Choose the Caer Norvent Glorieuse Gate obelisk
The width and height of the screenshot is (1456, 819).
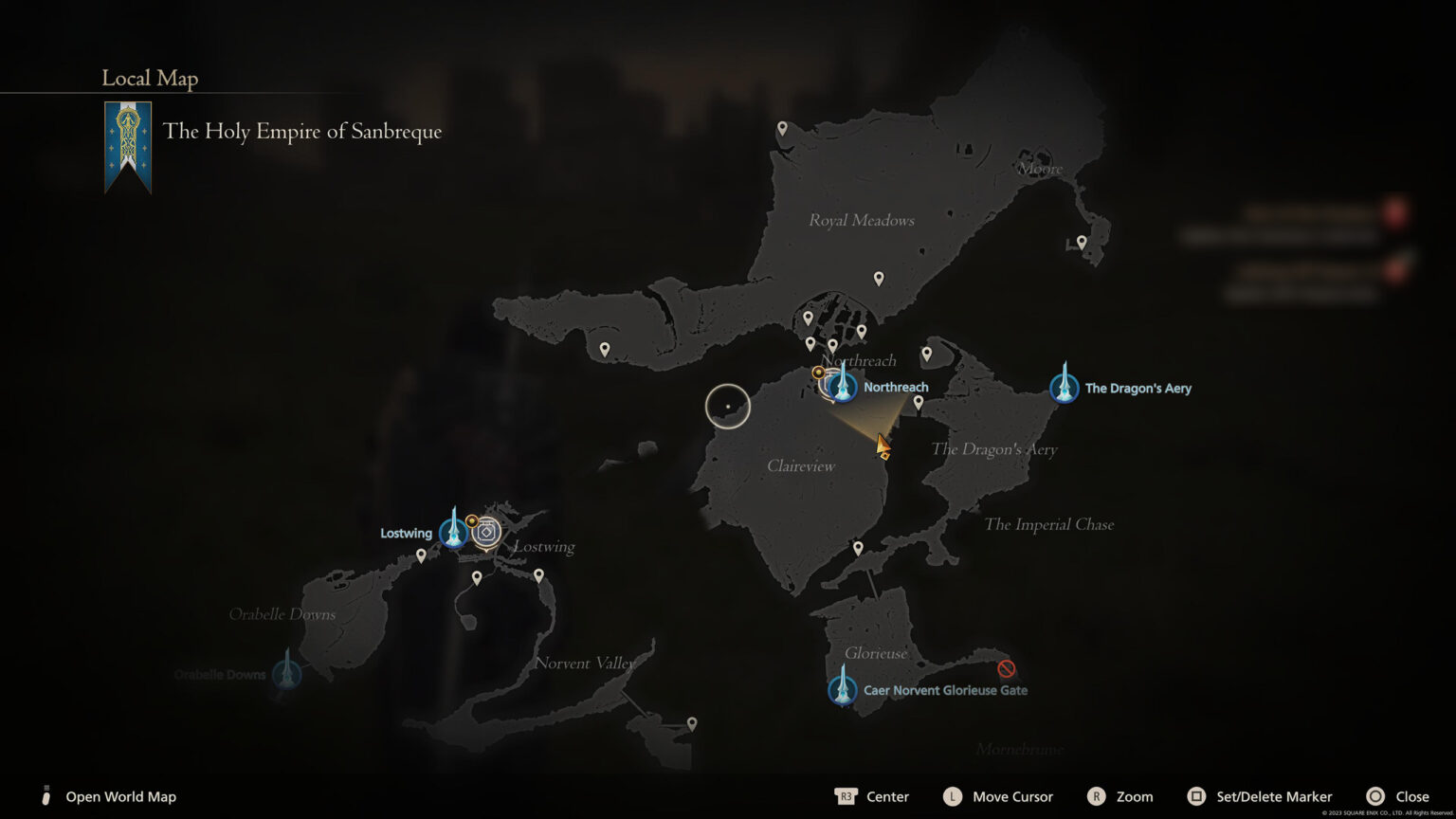842,689
